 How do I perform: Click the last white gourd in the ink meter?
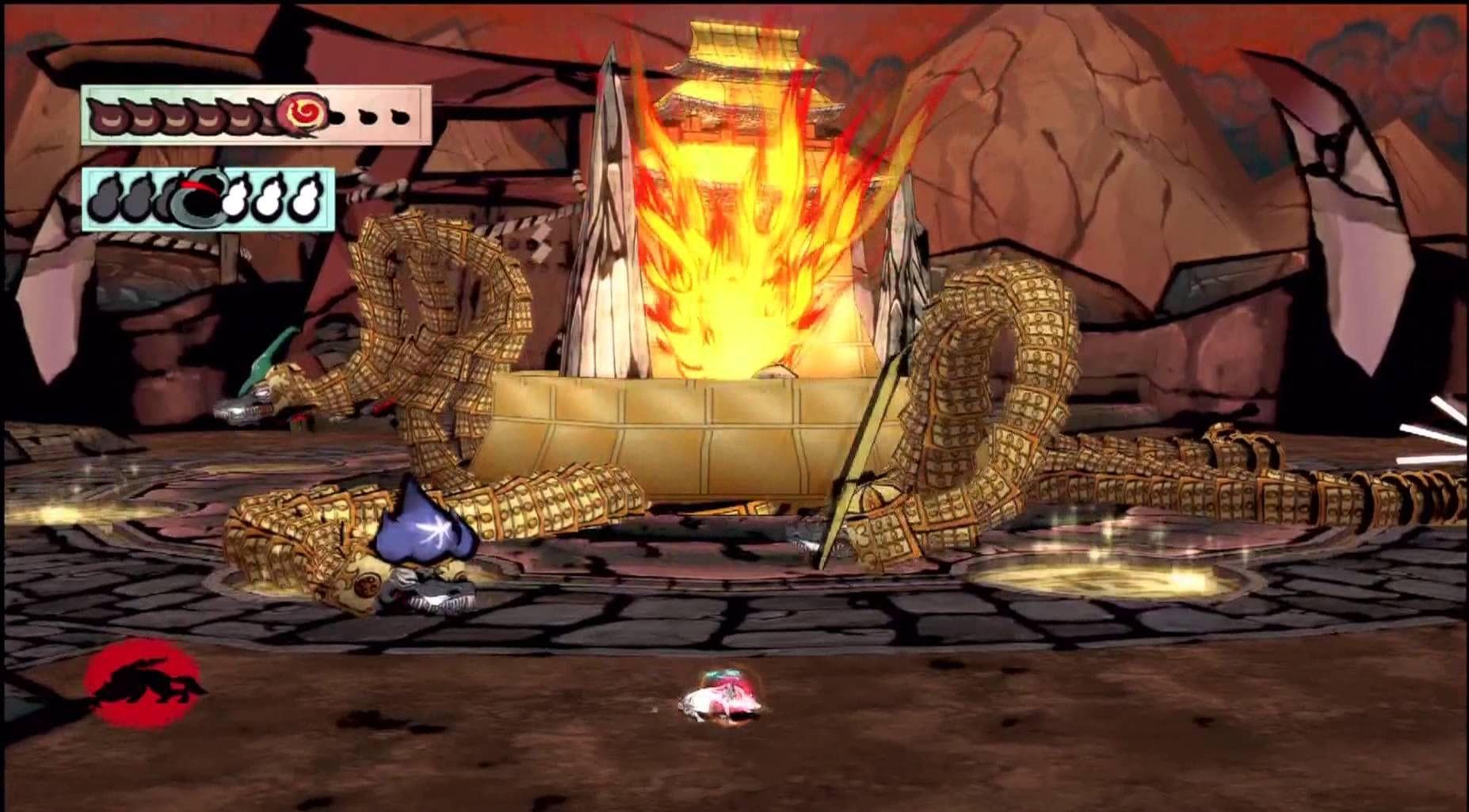304,200
